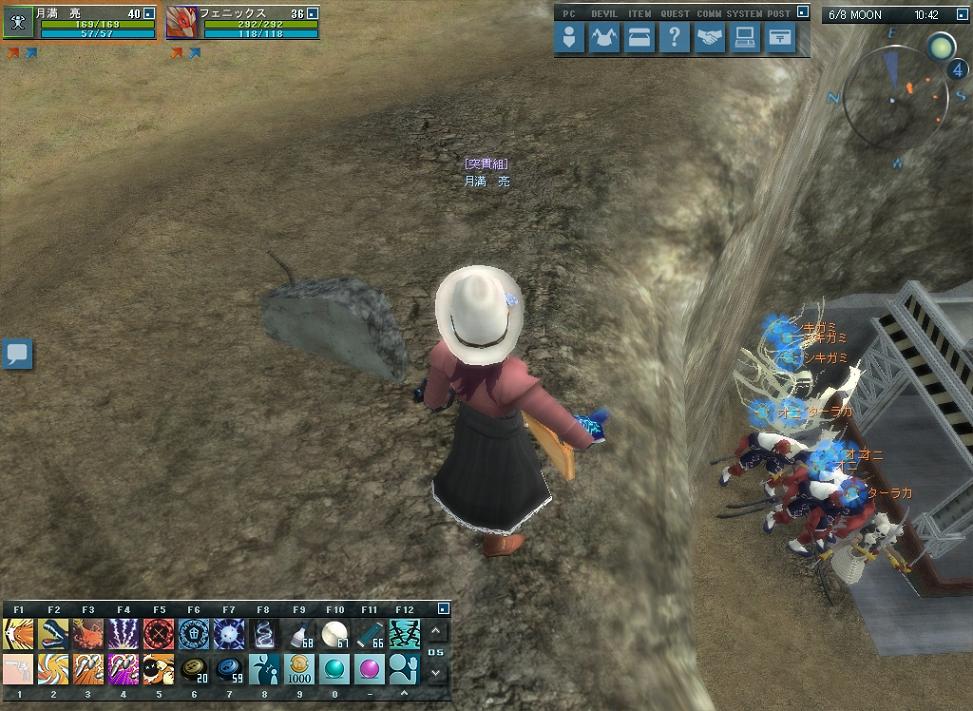Screen dimensions: 973x711
Task: Select the player character portrait icon
Action: (17, 22)
